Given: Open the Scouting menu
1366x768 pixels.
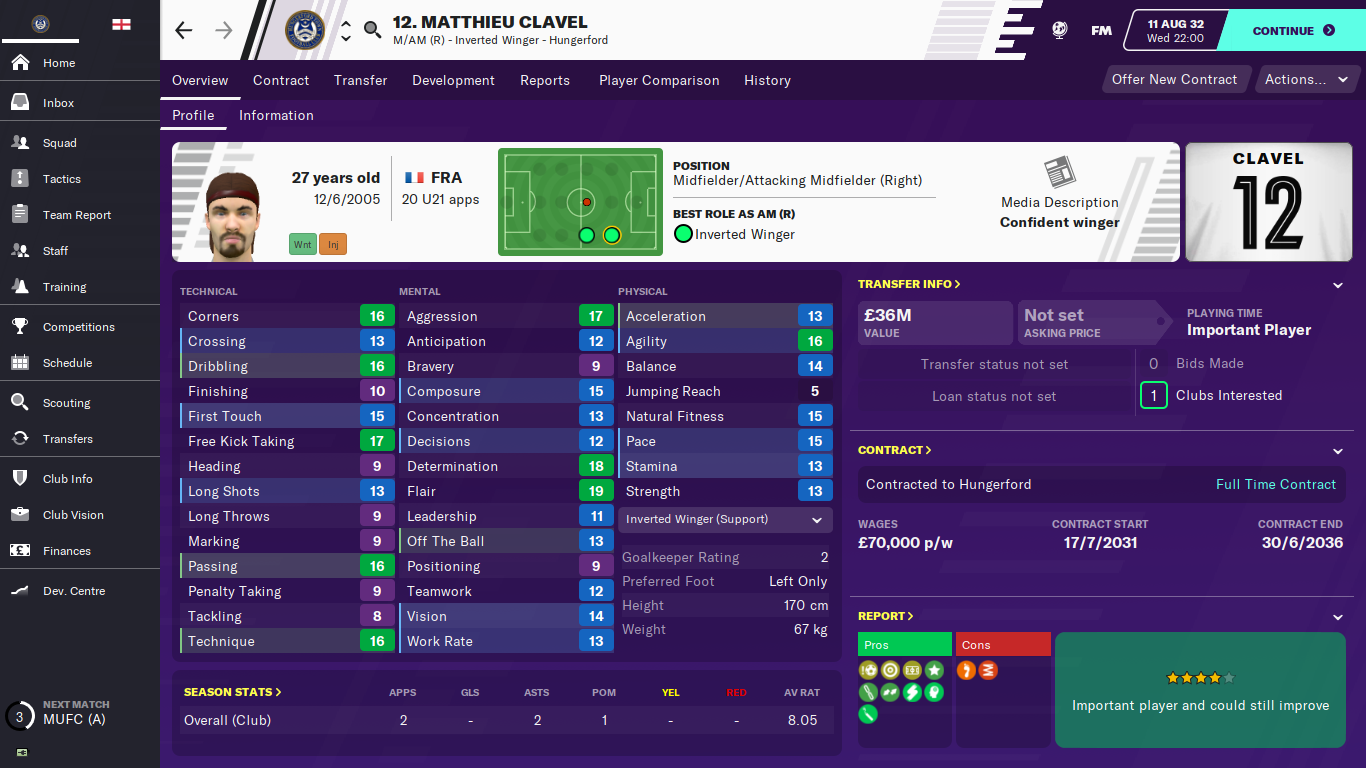Looking at the screenshot, I should tap(66, 403).
